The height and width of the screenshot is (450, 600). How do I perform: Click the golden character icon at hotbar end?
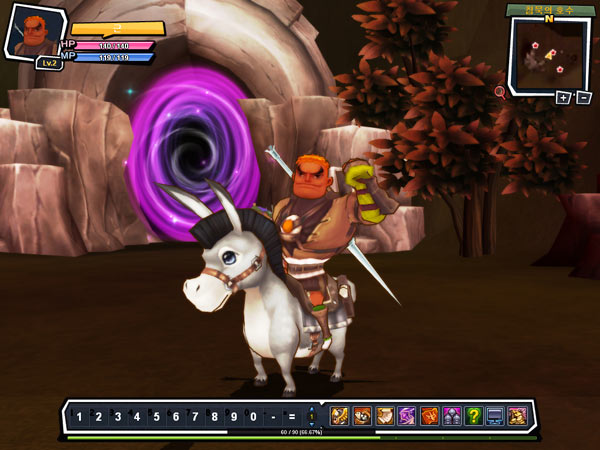[517, 416]
